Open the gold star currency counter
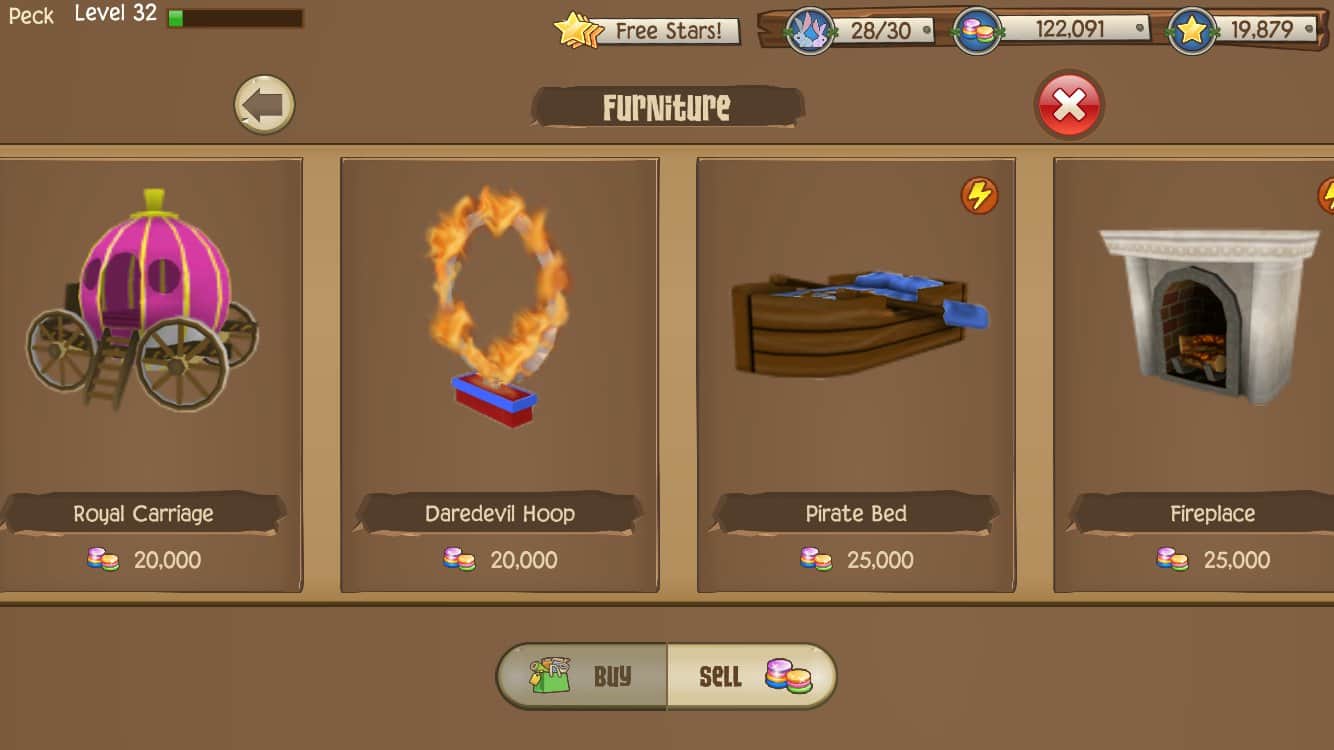Image resolution: width=1334 pixels, height=750 pixels. (x=1243, y=30)
